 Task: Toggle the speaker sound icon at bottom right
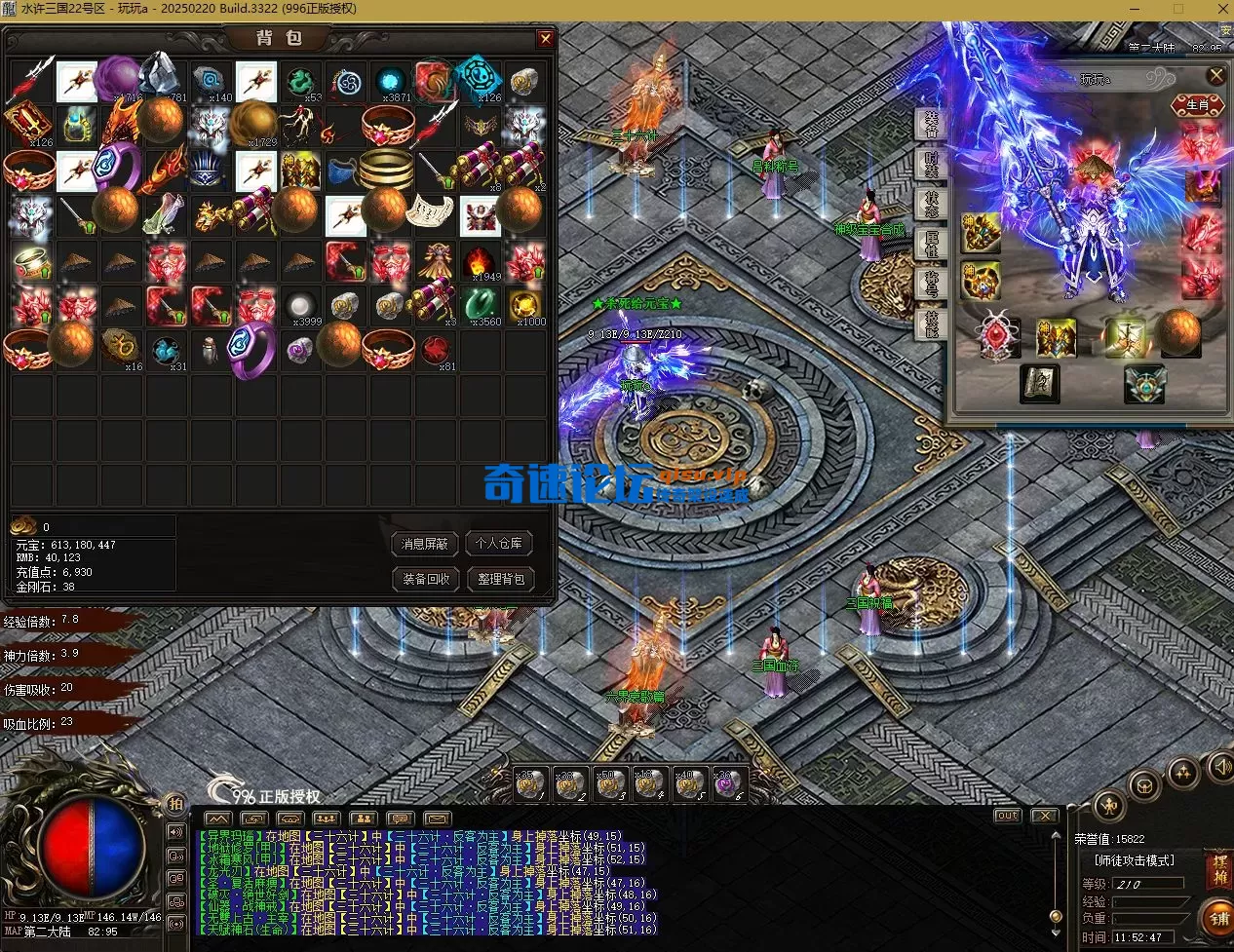[x=1219, y=767]
